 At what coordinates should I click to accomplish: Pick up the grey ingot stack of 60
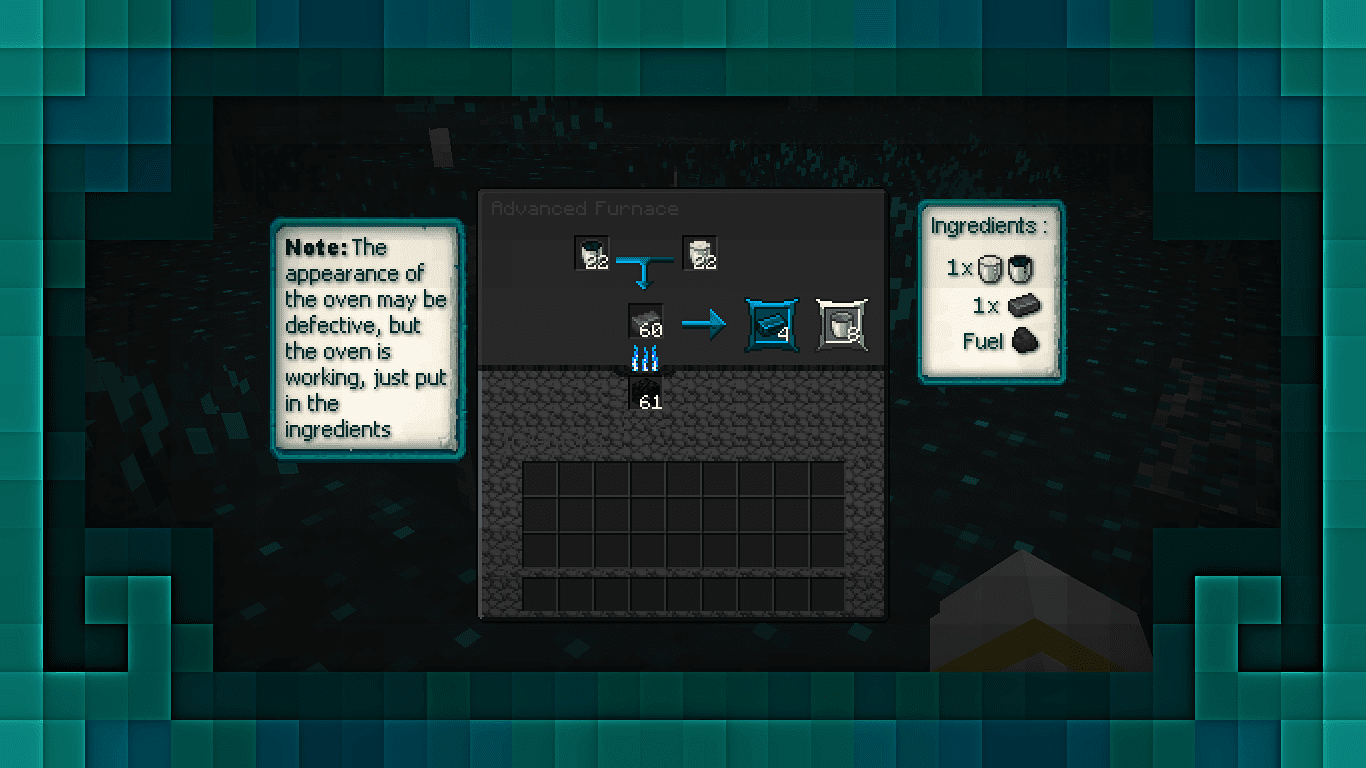pos(646,321)
